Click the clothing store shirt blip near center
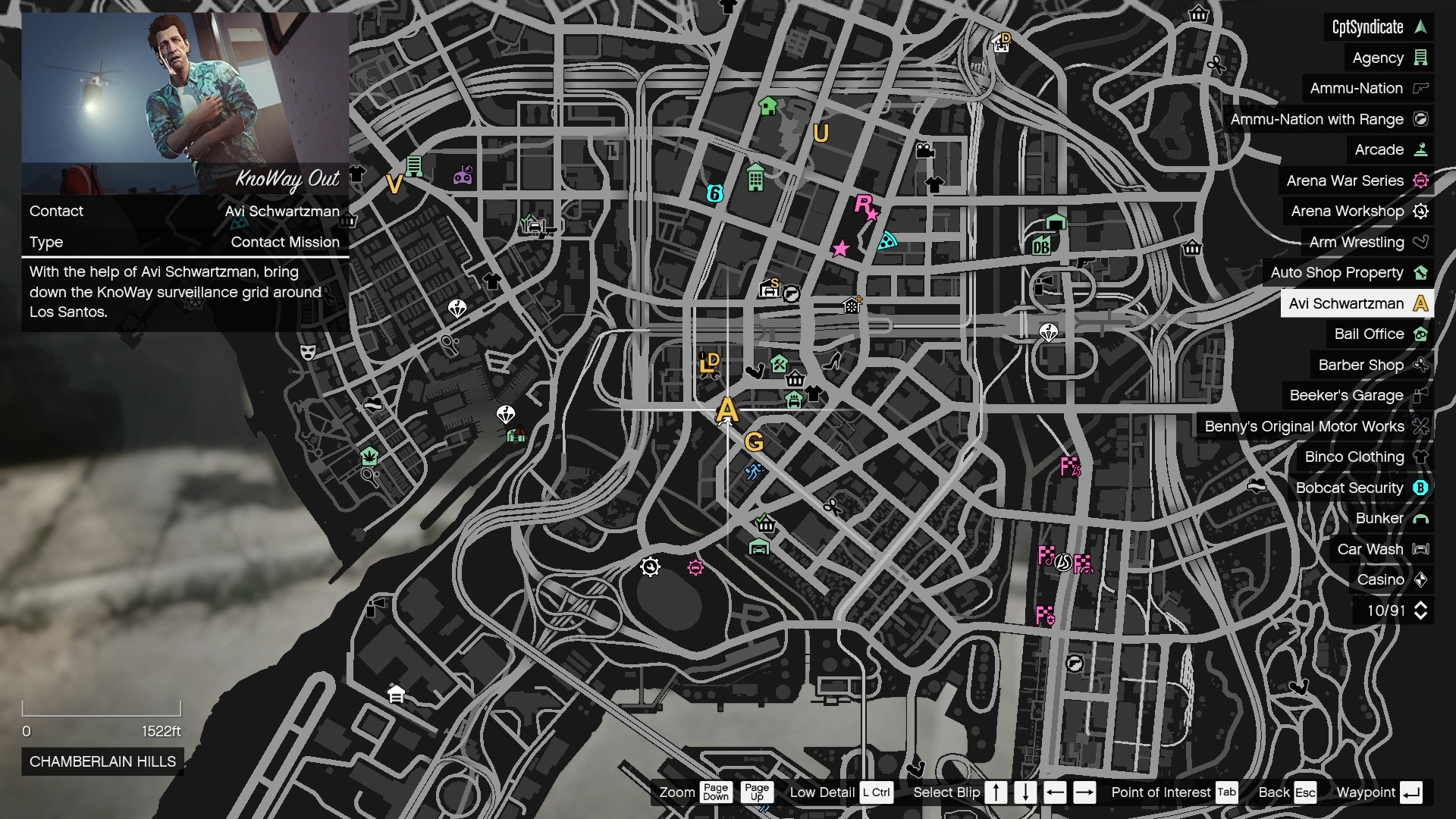 pyautogui.click(x=813, y=394)
